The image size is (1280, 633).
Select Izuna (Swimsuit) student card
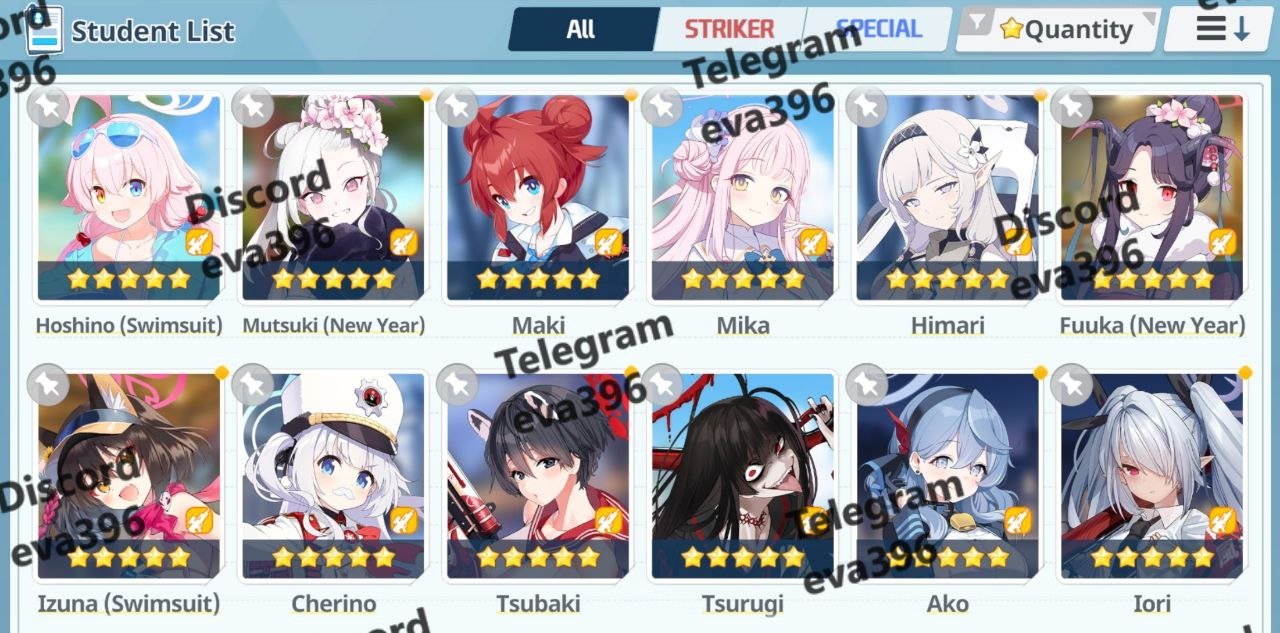(x=129, y=477)
